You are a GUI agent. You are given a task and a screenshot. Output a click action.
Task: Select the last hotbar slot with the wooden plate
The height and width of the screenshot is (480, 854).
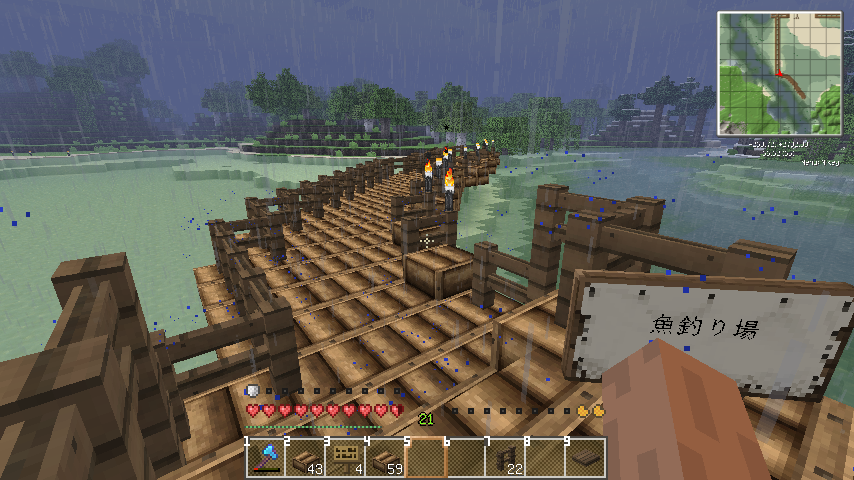tap(586, 457)
